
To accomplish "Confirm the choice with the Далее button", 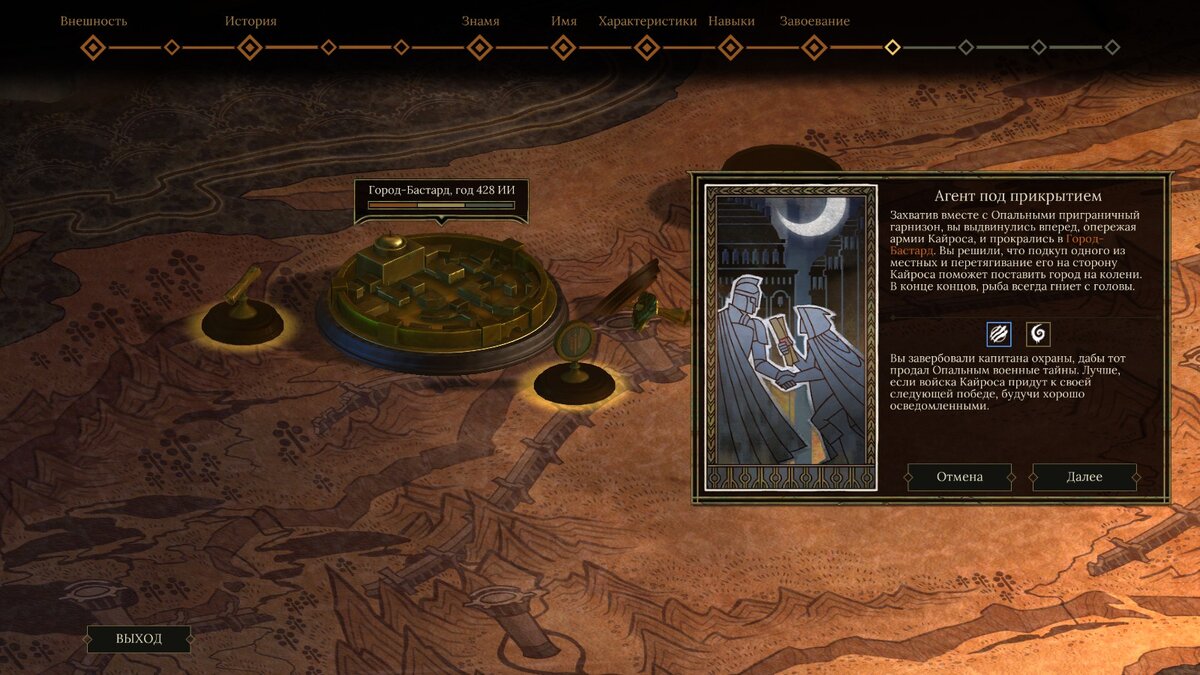I will click(x=1084, y=477).
